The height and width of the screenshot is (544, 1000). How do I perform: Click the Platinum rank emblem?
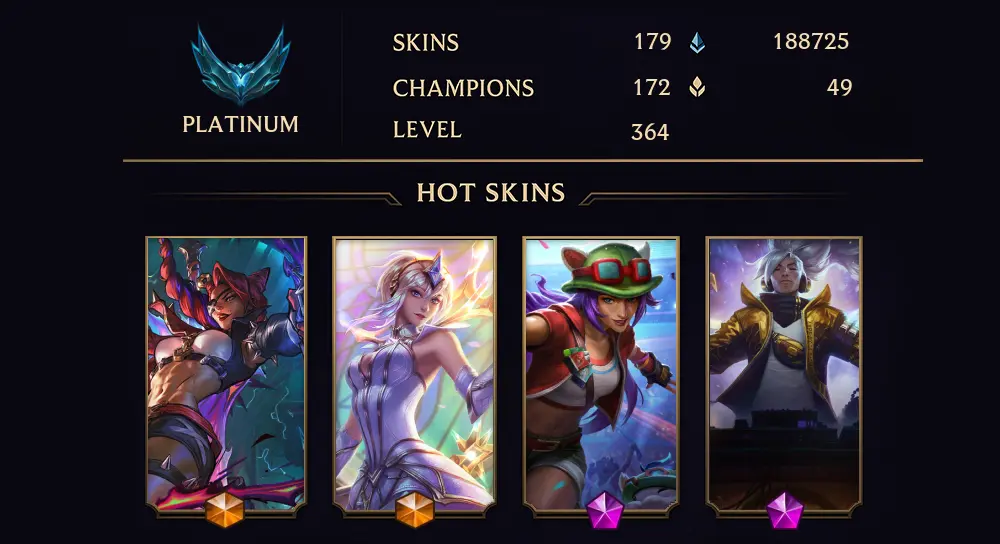click(240, 67)
